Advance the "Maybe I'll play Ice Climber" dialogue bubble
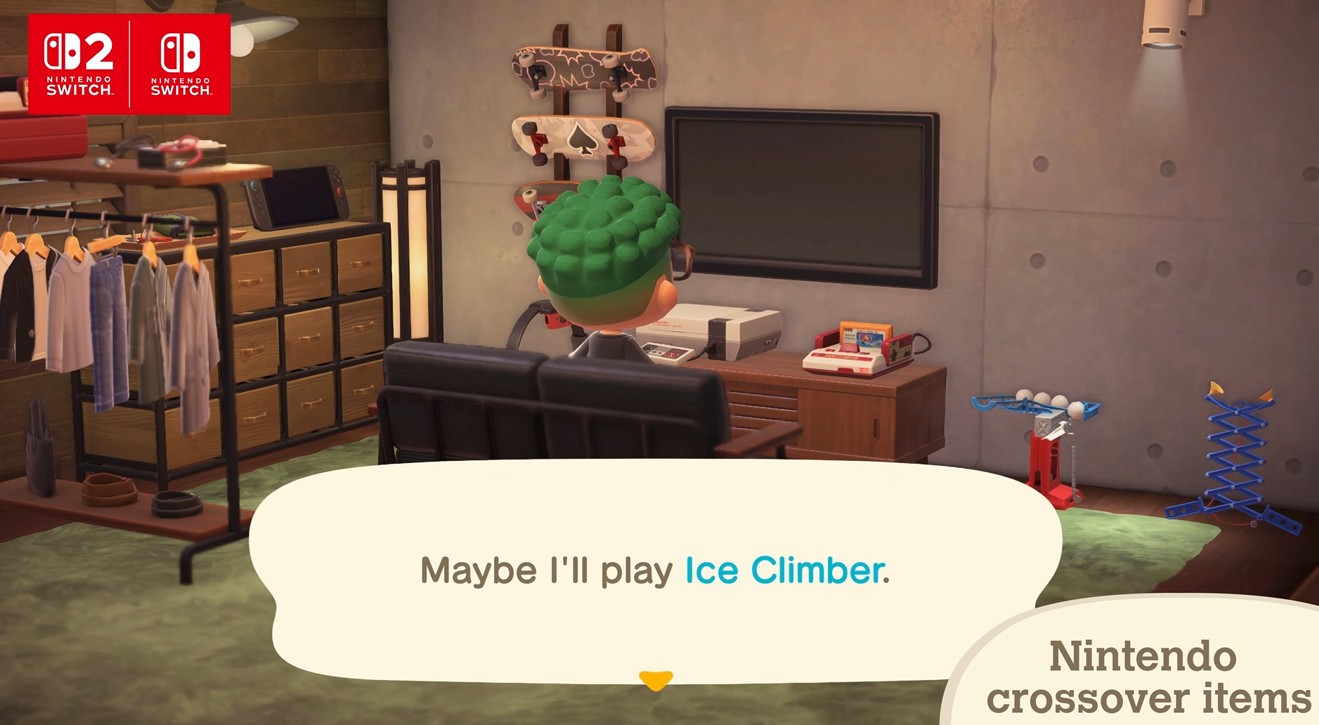Viewport: 1319px width, 725px height. (654, 570)
